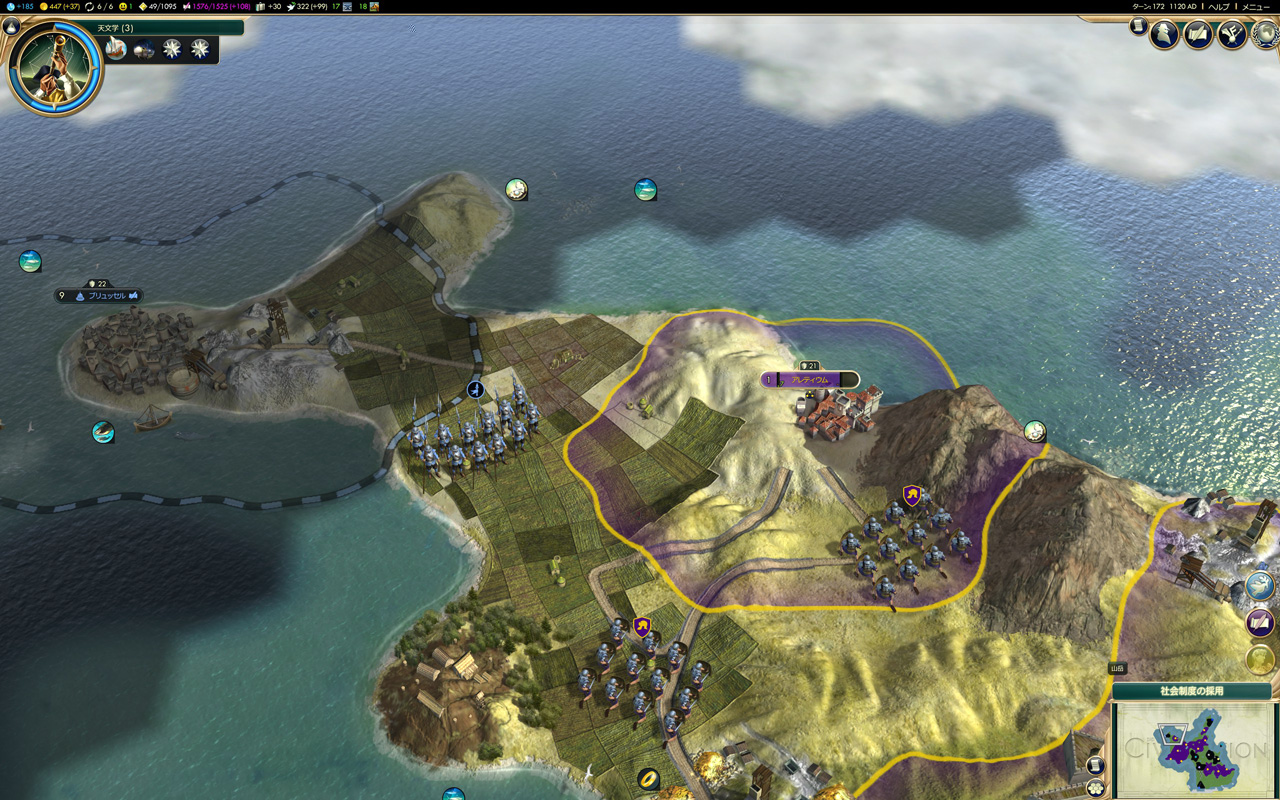Open the dove peace notification
1280x800 pixels.
coord(1260,586)
